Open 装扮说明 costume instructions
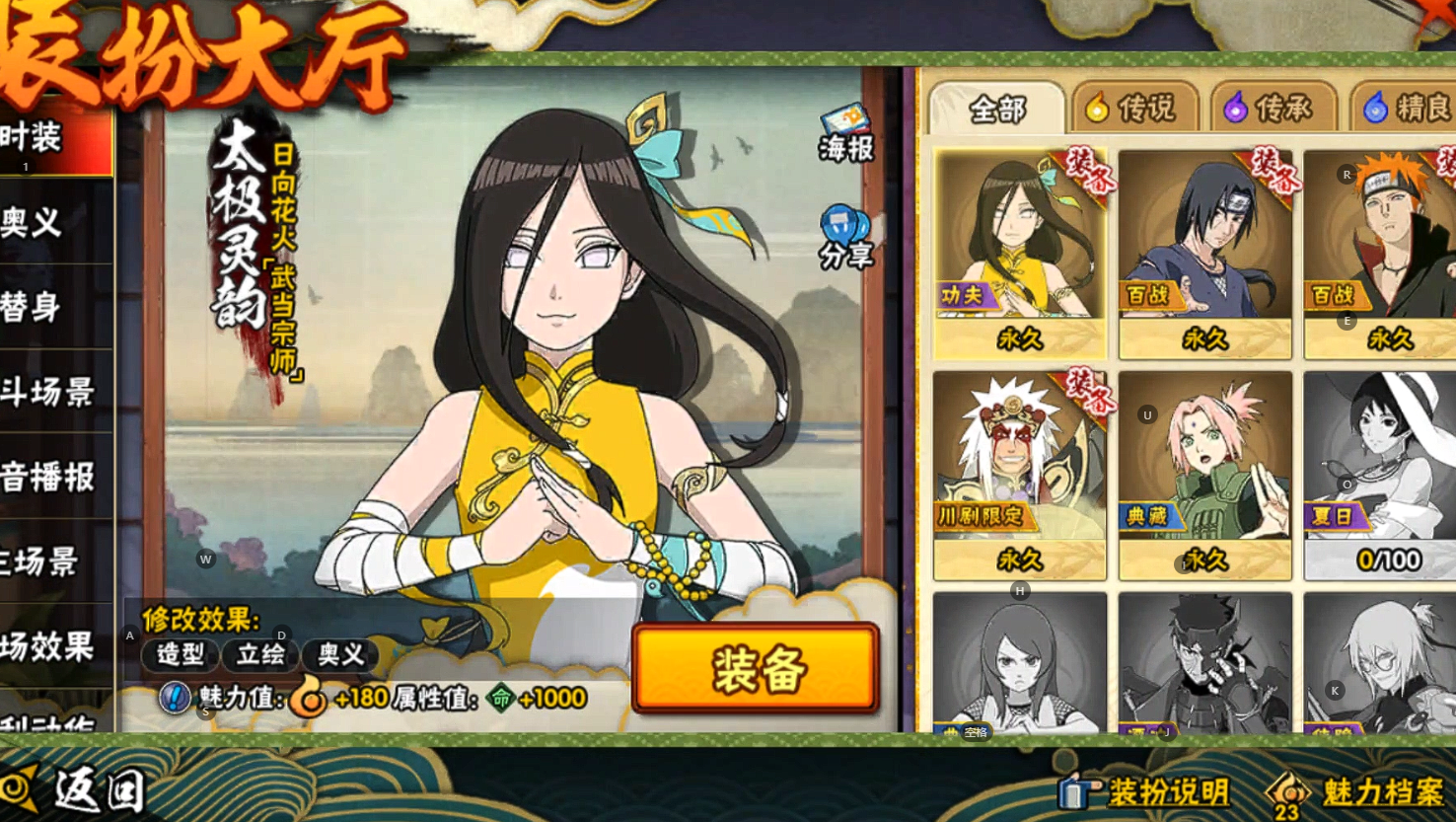 1147,791
